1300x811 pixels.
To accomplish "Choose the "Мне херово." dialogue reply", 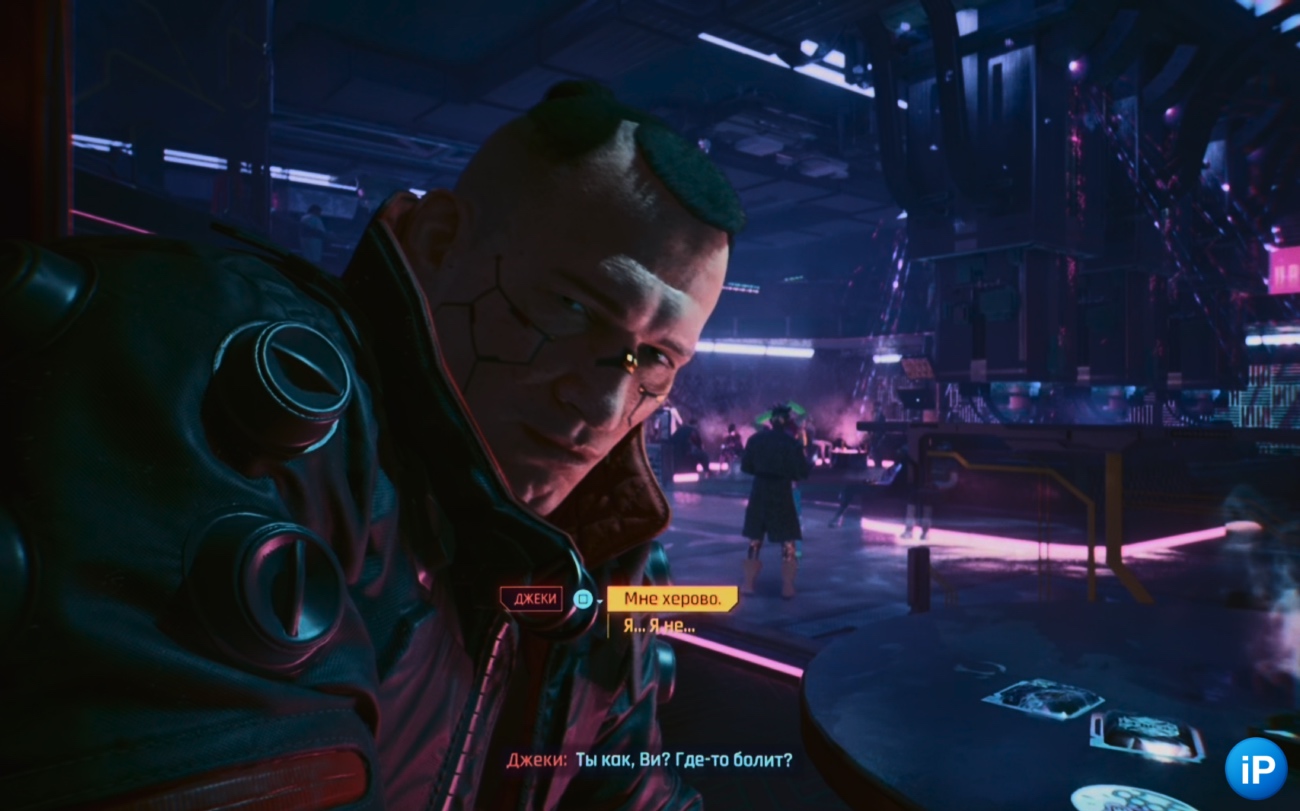I will [x=672, y=599].
